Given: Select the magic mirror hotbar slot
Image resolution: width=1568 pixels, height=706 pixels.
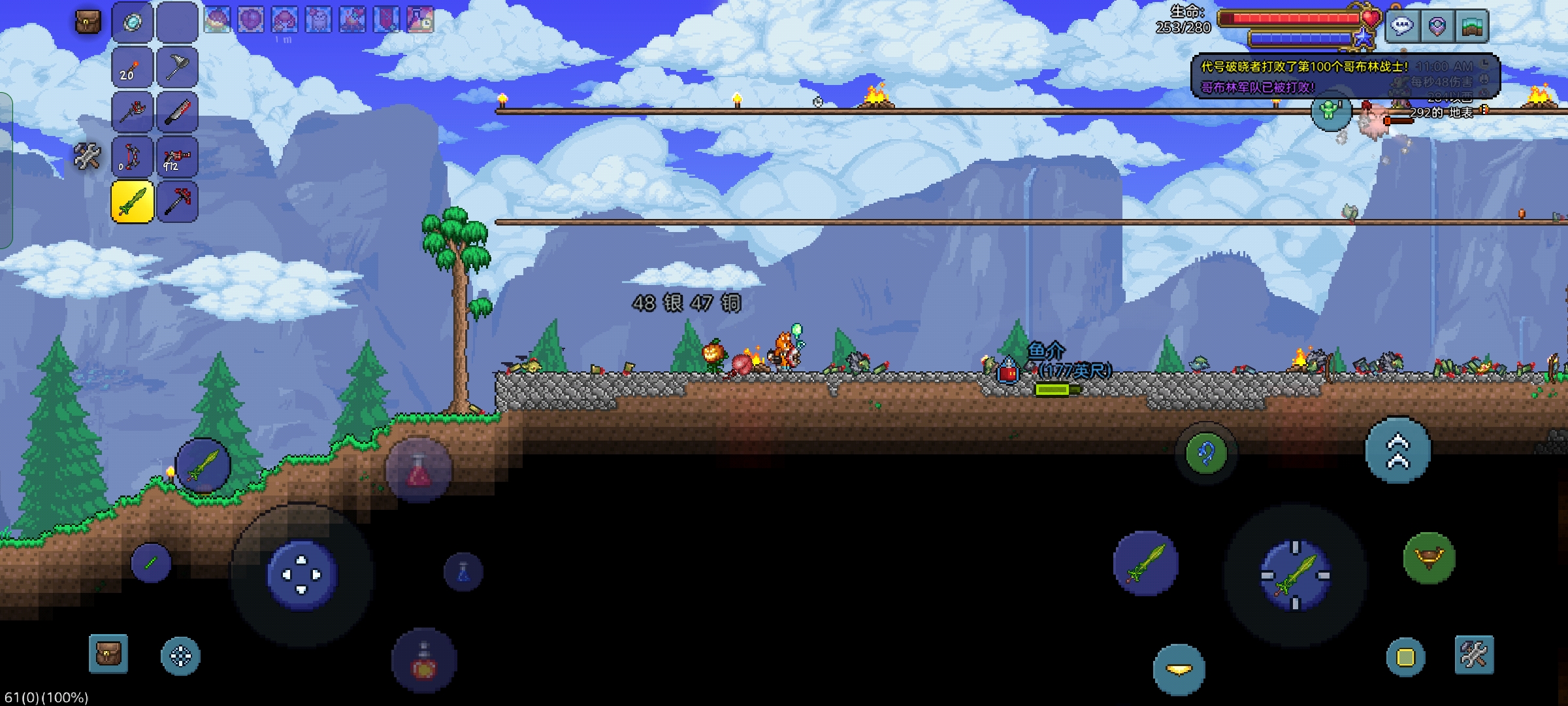Looking at the screenshot, I should tap(133, 23).
